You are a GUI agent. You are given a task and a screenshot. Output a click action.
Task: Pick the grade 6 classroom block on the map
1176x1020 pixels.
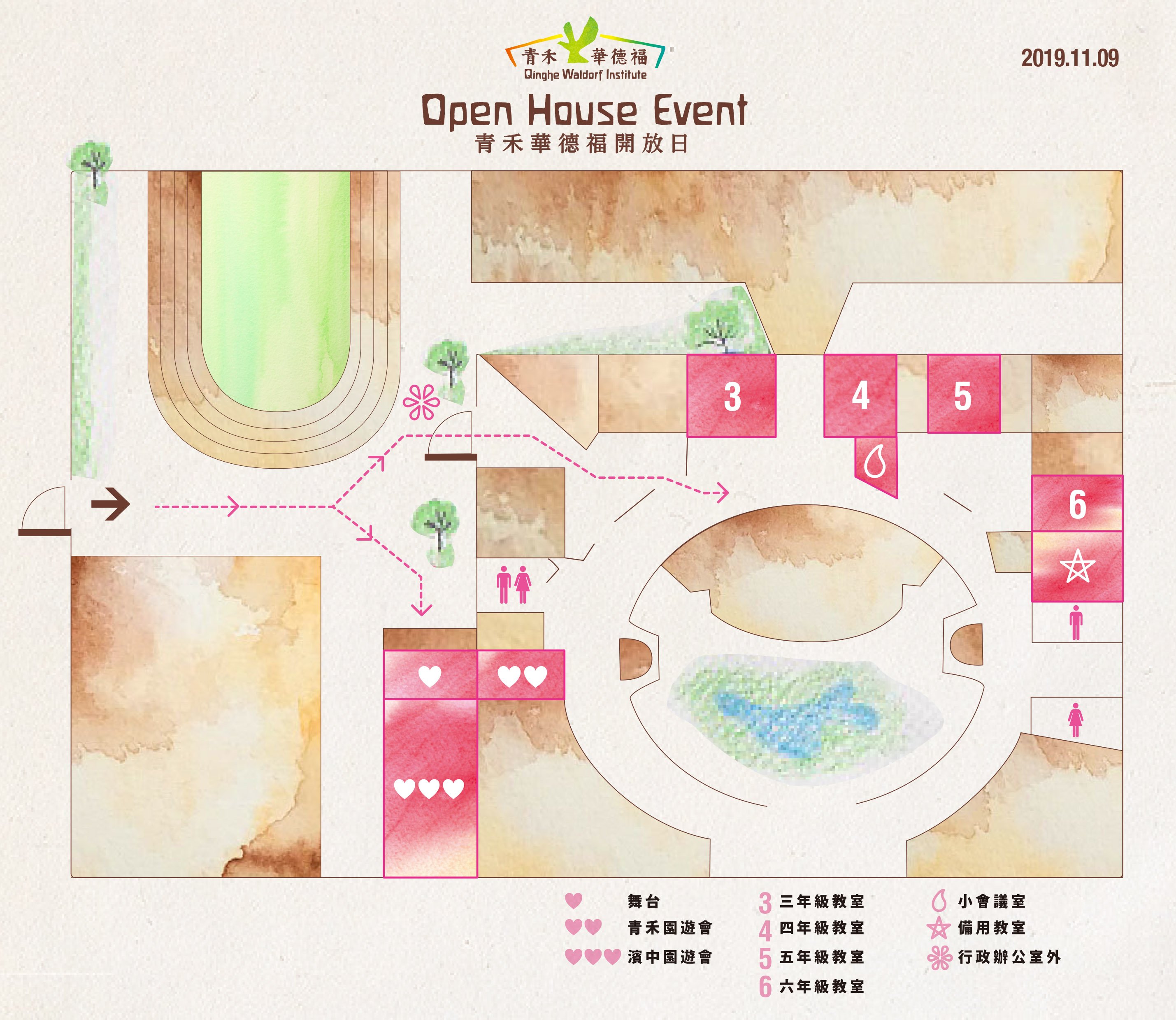point(1077,504)
